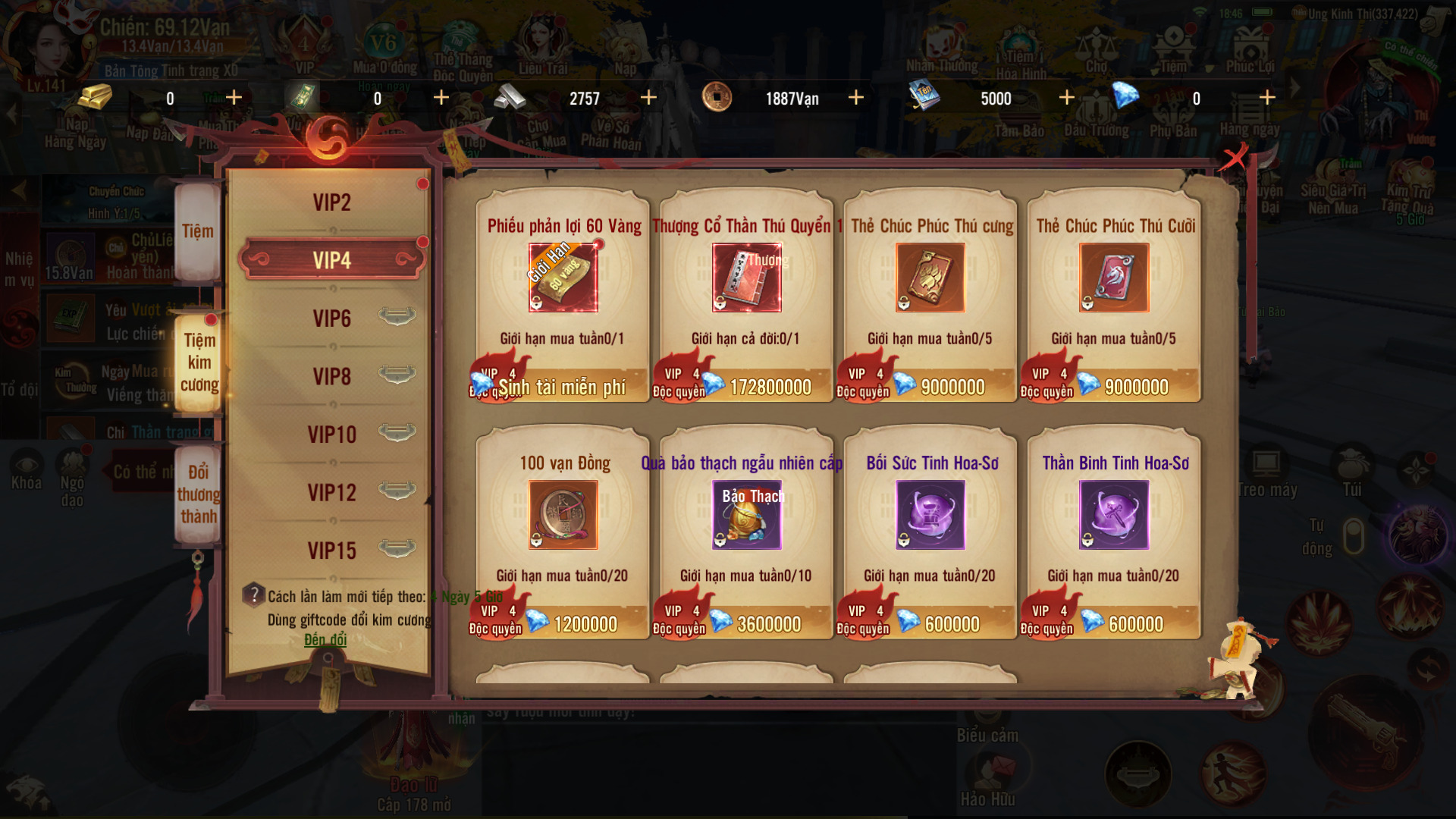Follow the Đến đổi giftcode link

(325, 640)
